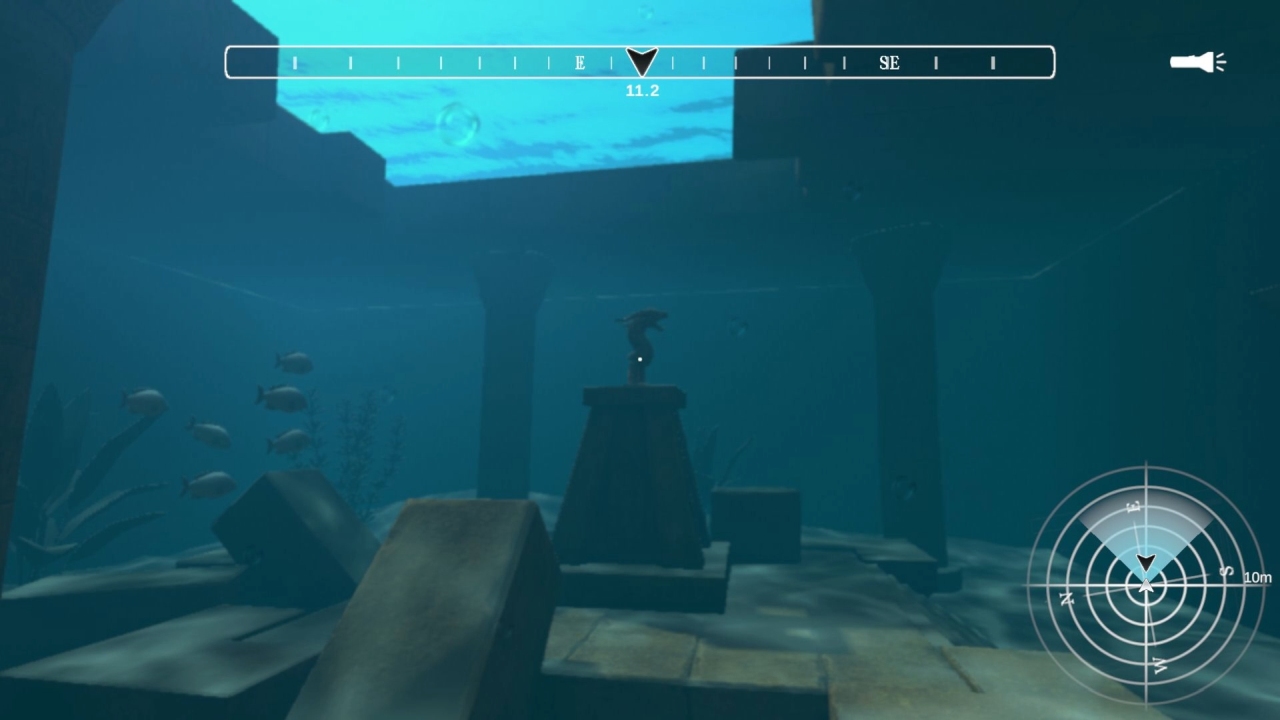Screen dimensions: 1280x720
Task: Click the E cardinal label on the radar
Action: click(1135, 506)
